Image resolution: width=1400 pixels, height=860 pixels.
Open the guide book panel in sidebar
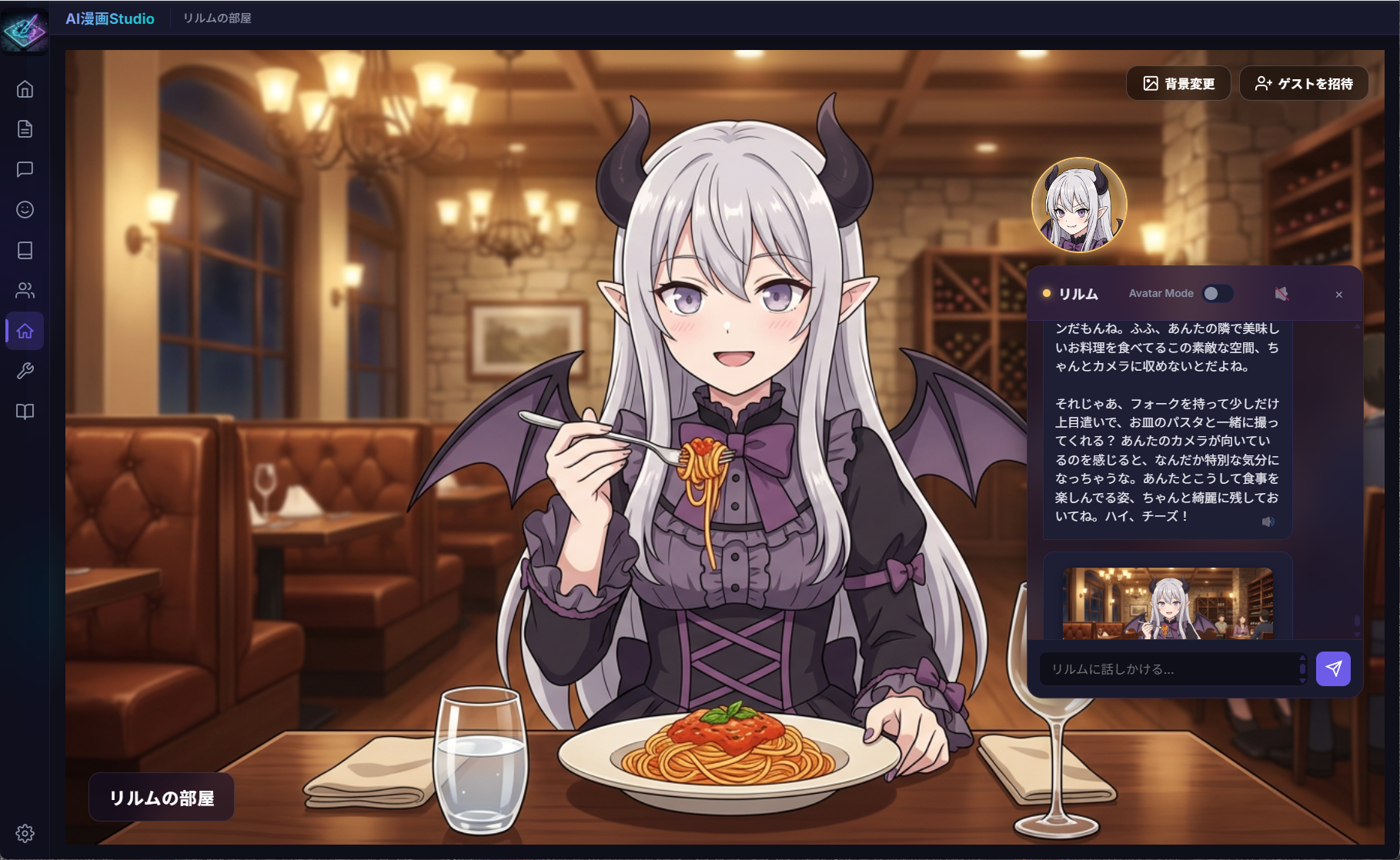25,412
